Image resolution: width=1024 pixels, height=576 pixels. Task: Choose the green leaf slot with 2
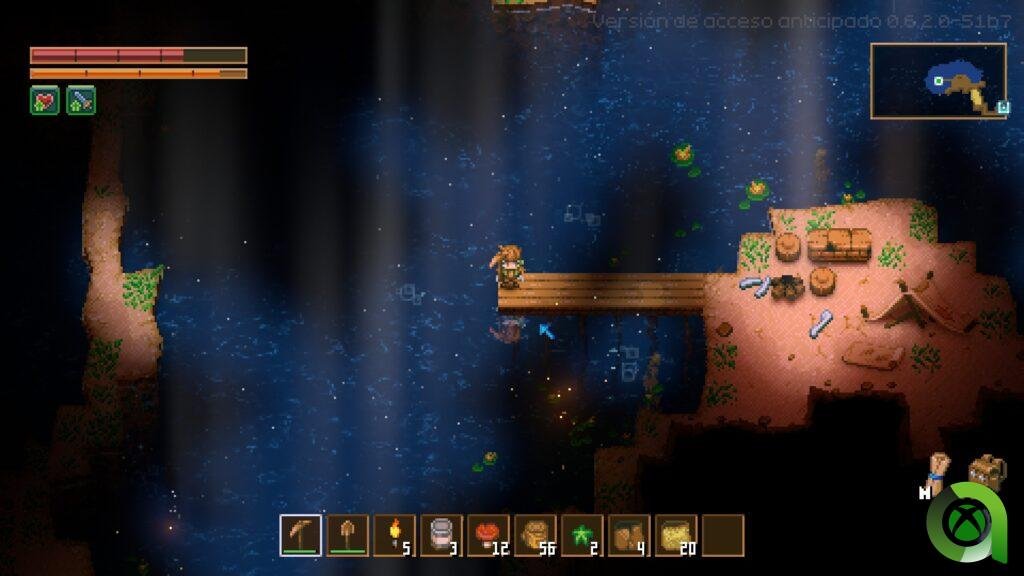coord(582,535)
